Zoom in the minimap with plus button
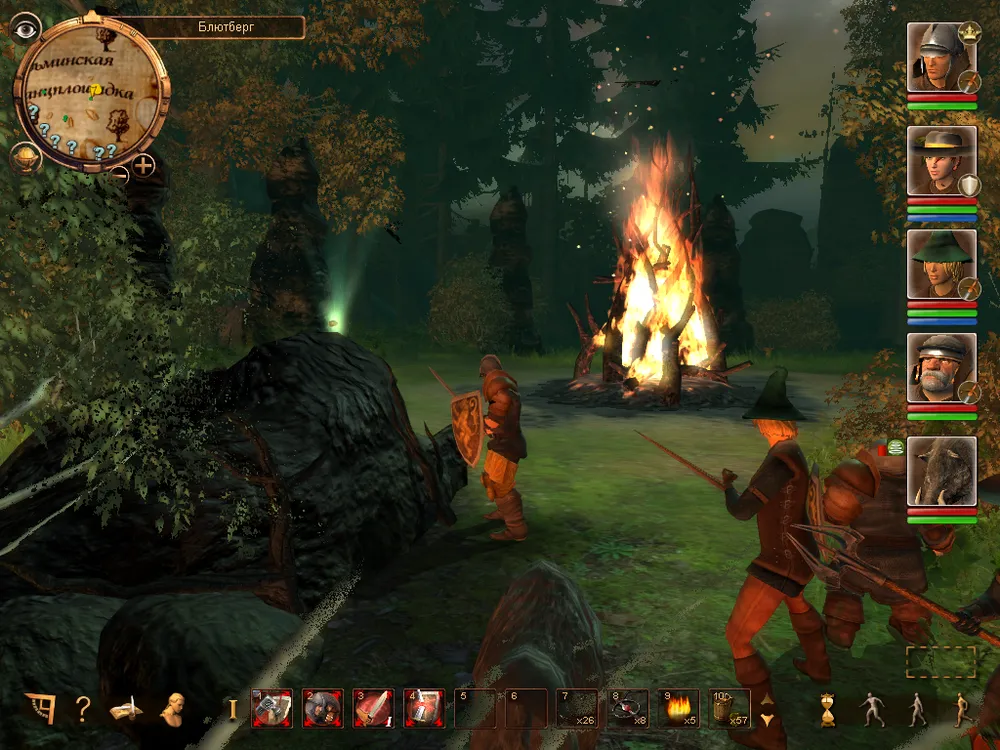The height and width of the screenshot is (750, 1000). click(x=143, y=166)
